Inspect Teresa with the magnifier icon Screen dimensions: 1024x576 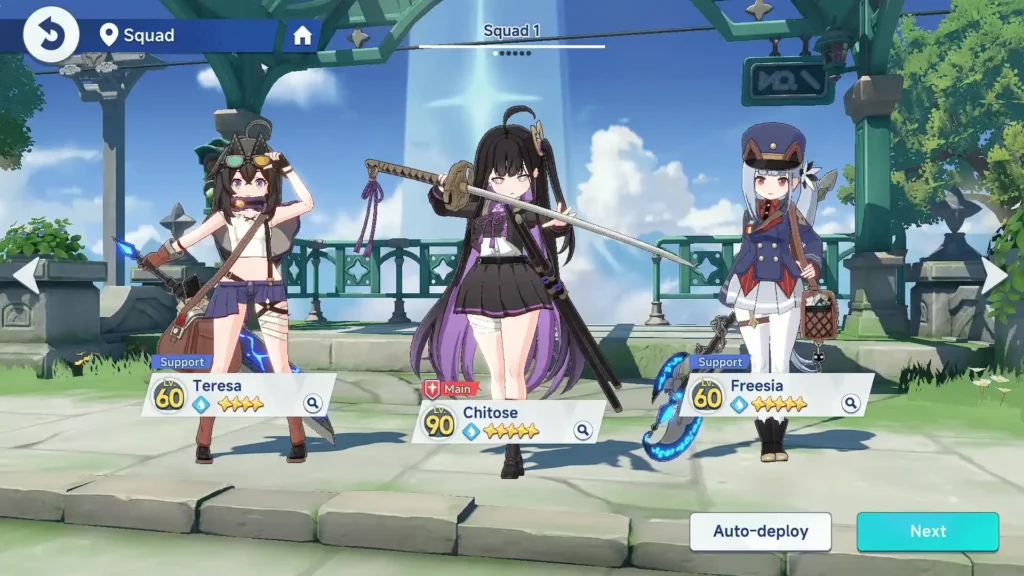click(313, 403)
